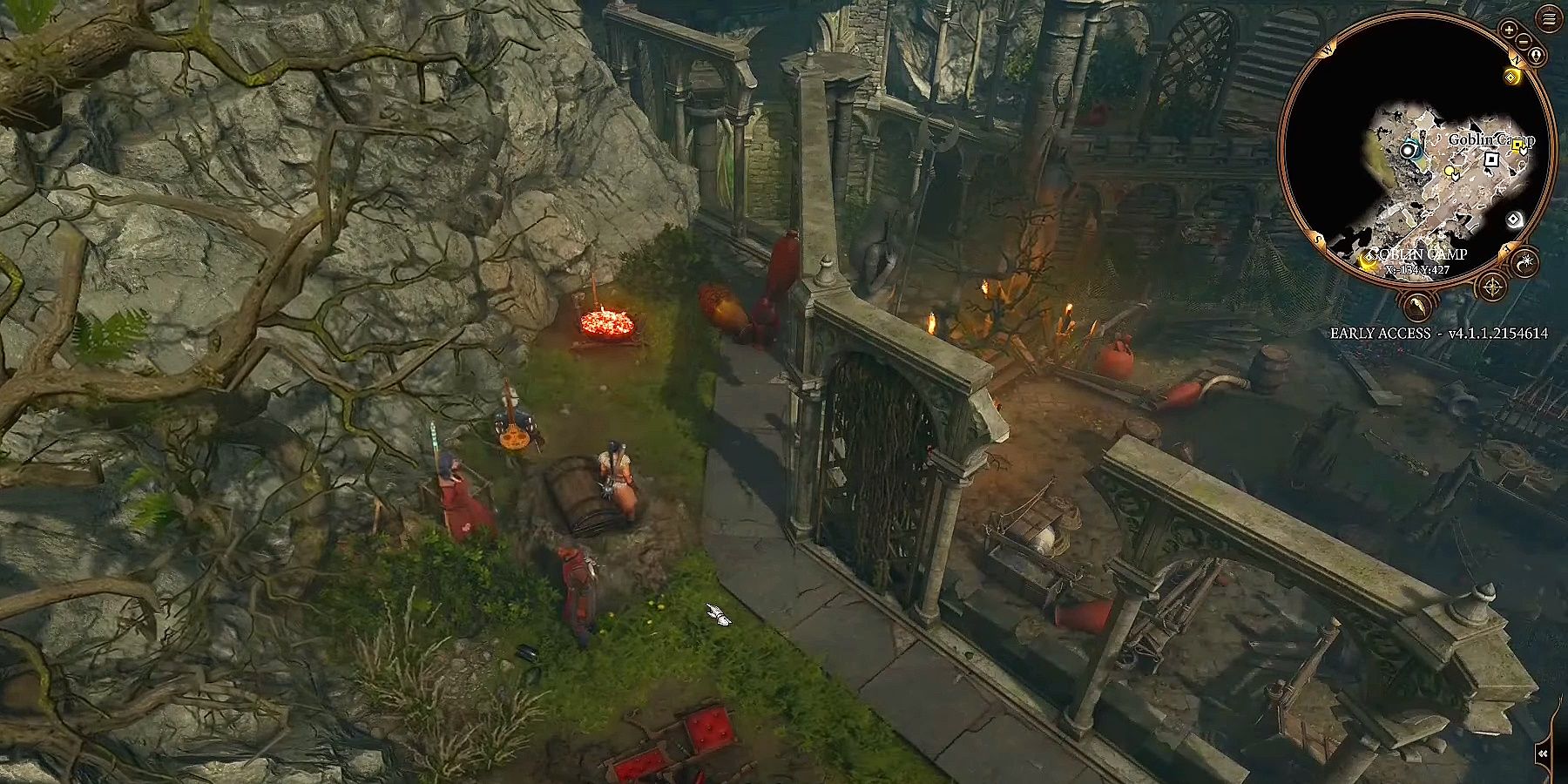Click the bird emblem at the minimap's bottom
Image resolution: width=1568 pixels, height=784 pixels.
point(1417,306)
